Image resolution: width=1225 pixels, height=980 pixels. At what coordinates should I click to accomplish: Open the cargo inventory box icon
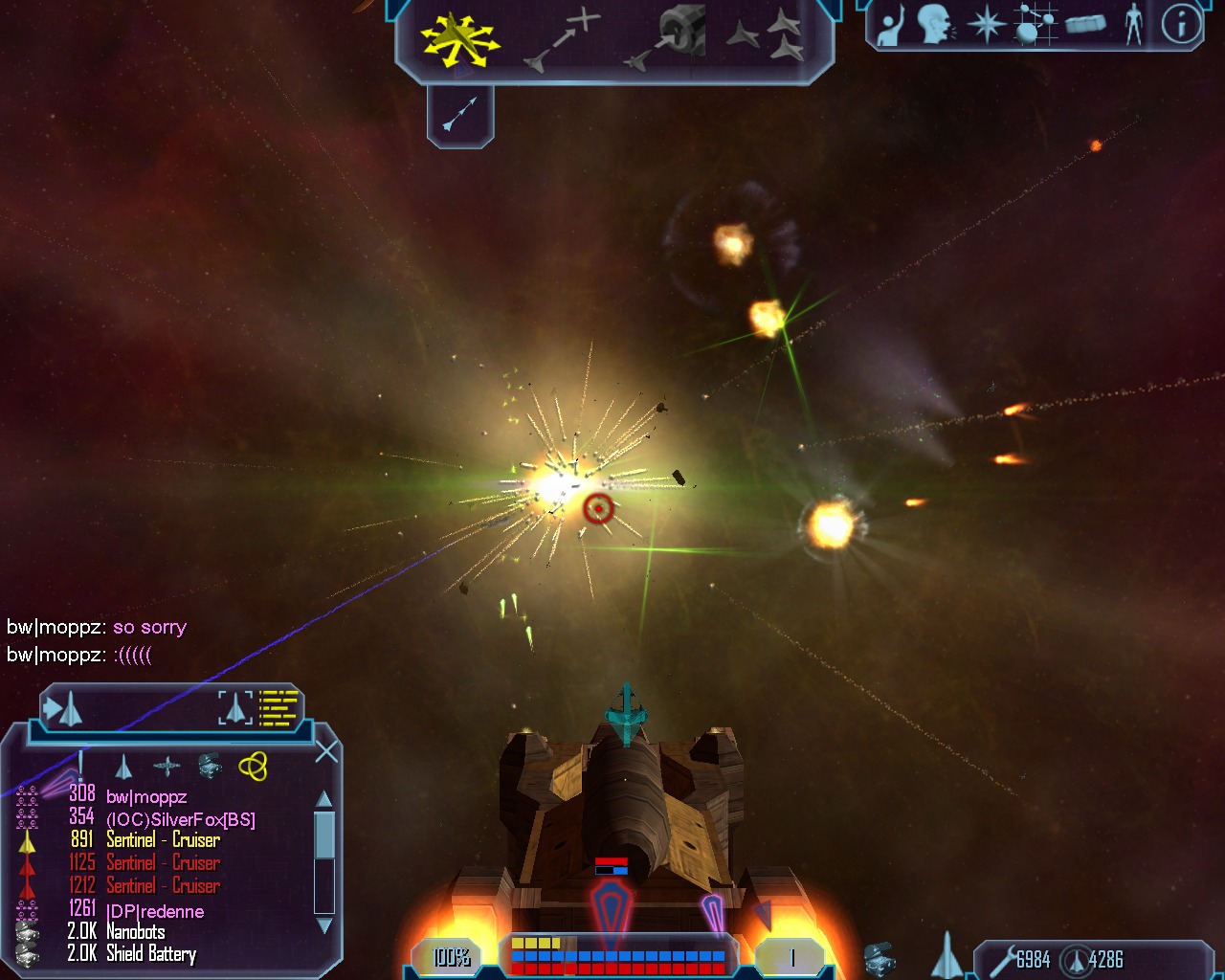point(1085,24)
